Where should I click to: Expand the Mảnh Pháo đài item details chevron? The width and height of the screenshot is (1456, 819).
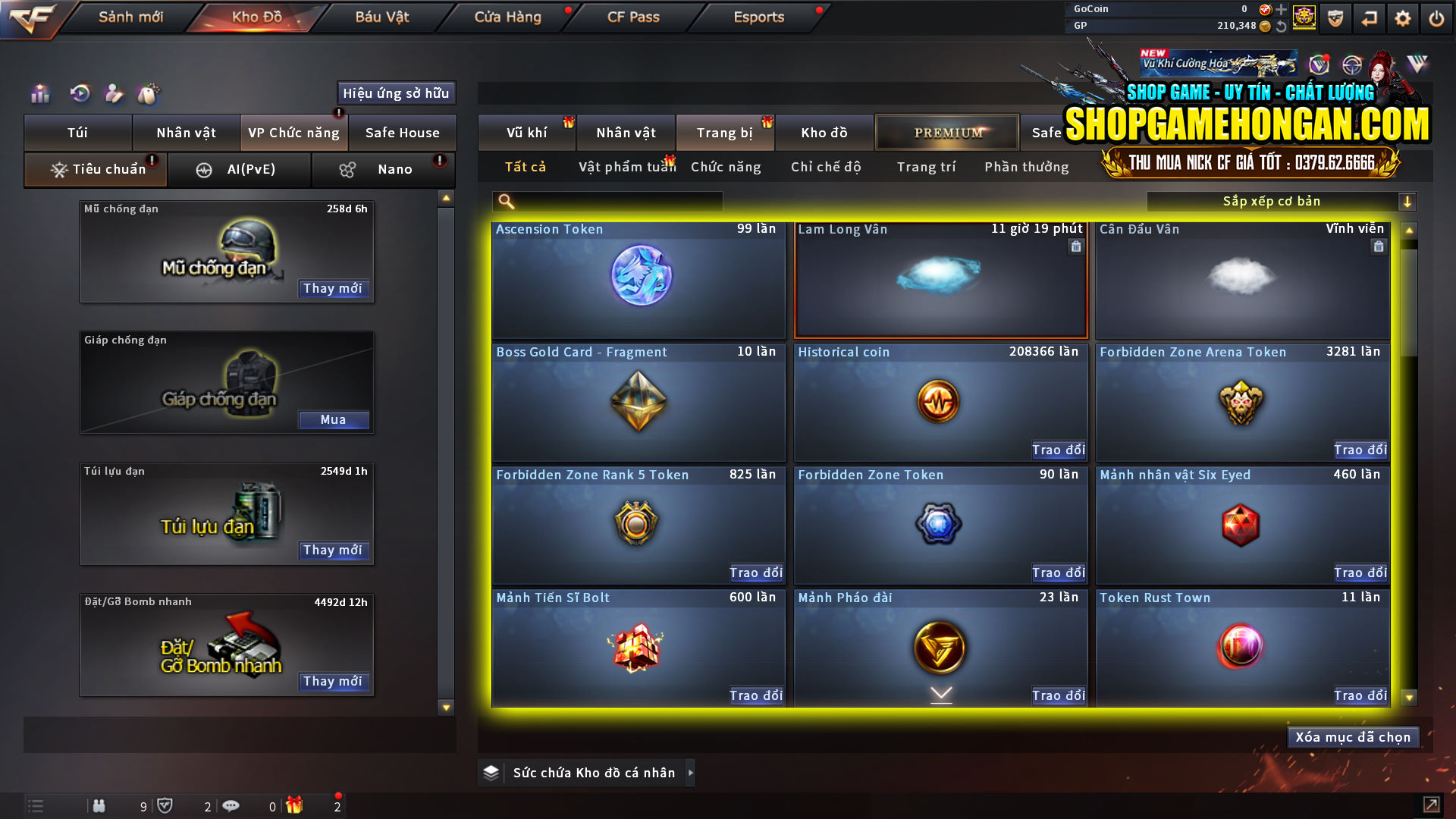pos(940,692)
